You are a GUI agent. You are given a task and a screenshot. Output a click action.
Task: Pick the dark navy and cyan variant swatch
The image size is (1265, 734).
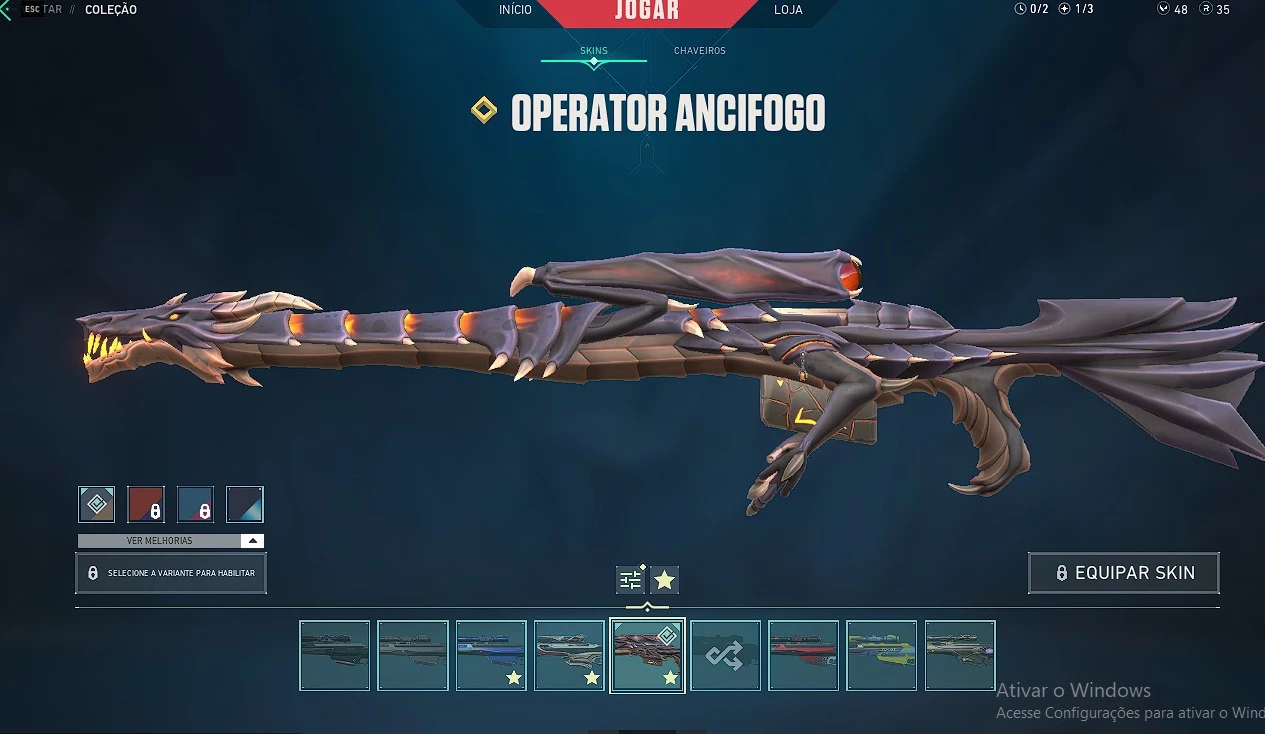(244, 504)
